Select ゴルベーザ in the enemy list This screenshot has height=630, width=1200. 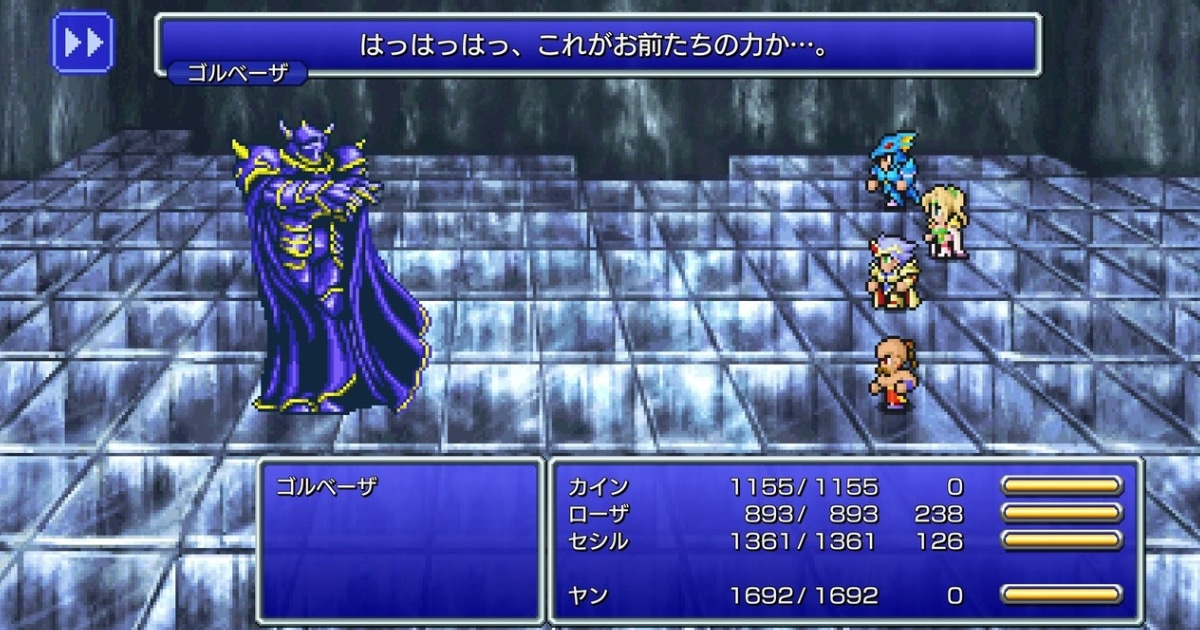pos(324,488)
